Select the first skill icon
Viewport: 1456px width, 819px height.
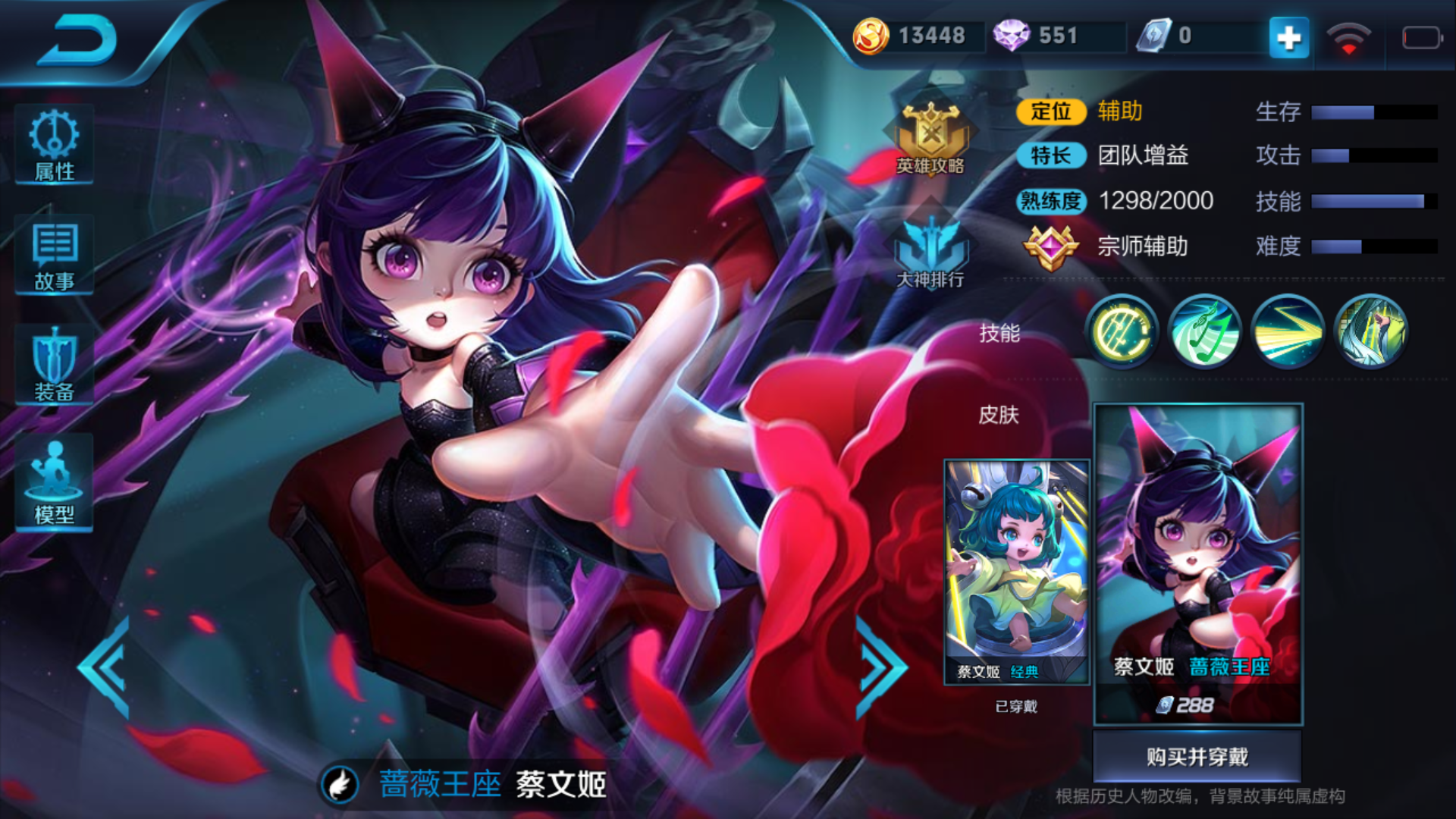[1122, 331]
